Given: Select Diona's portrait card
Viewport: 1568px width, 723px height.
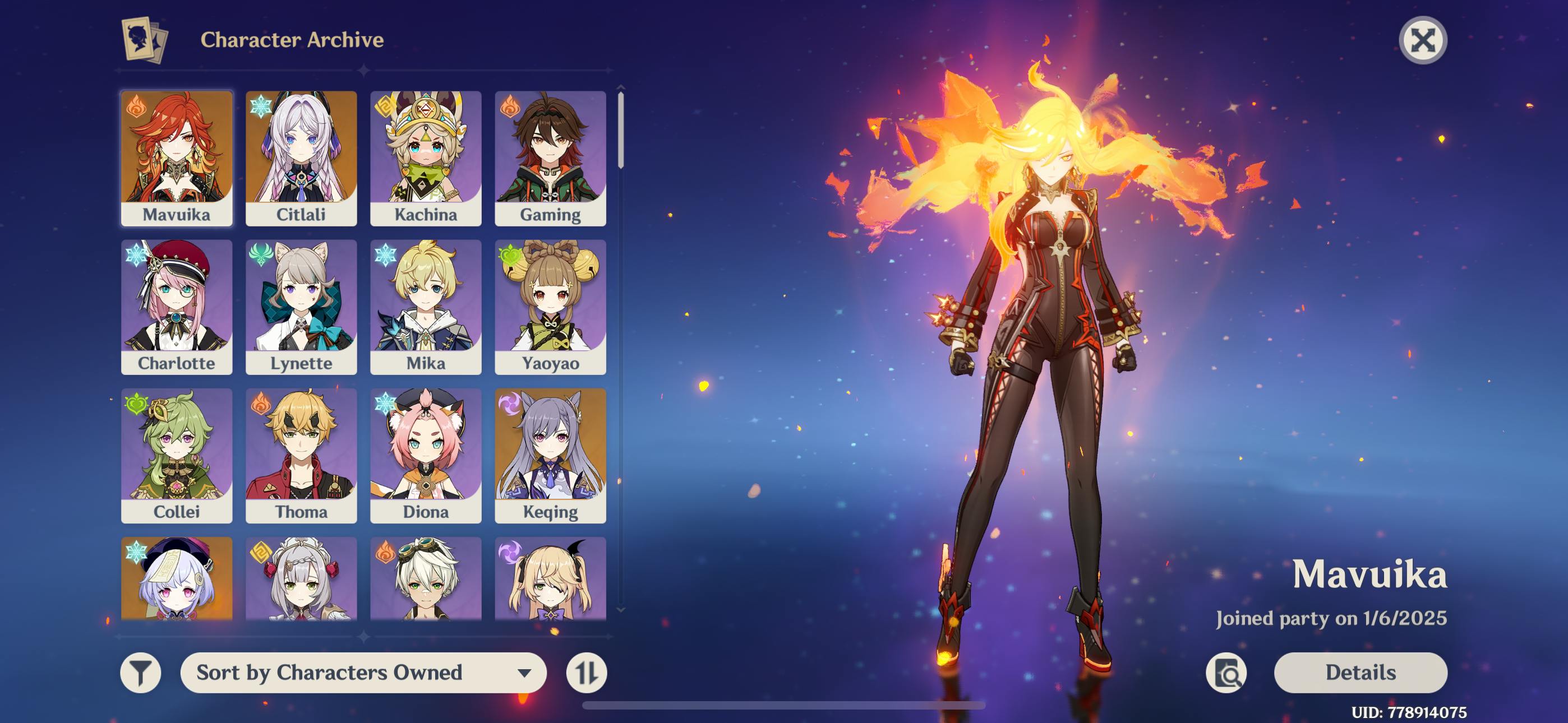Looking at the screenshot, I should tap(426, 455).
